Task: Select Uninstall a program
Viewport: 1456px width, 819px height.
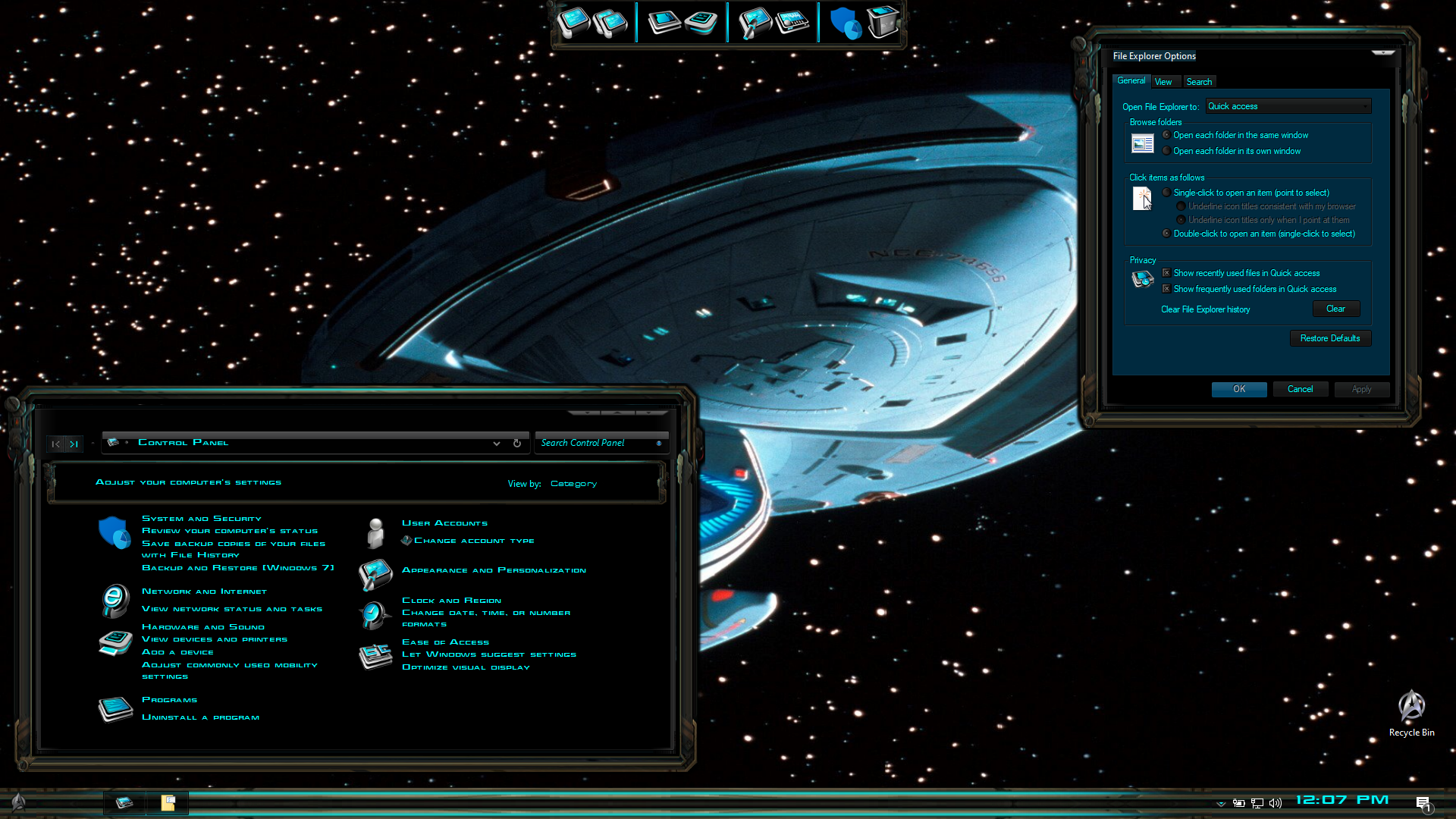Action: click(200, 717)
